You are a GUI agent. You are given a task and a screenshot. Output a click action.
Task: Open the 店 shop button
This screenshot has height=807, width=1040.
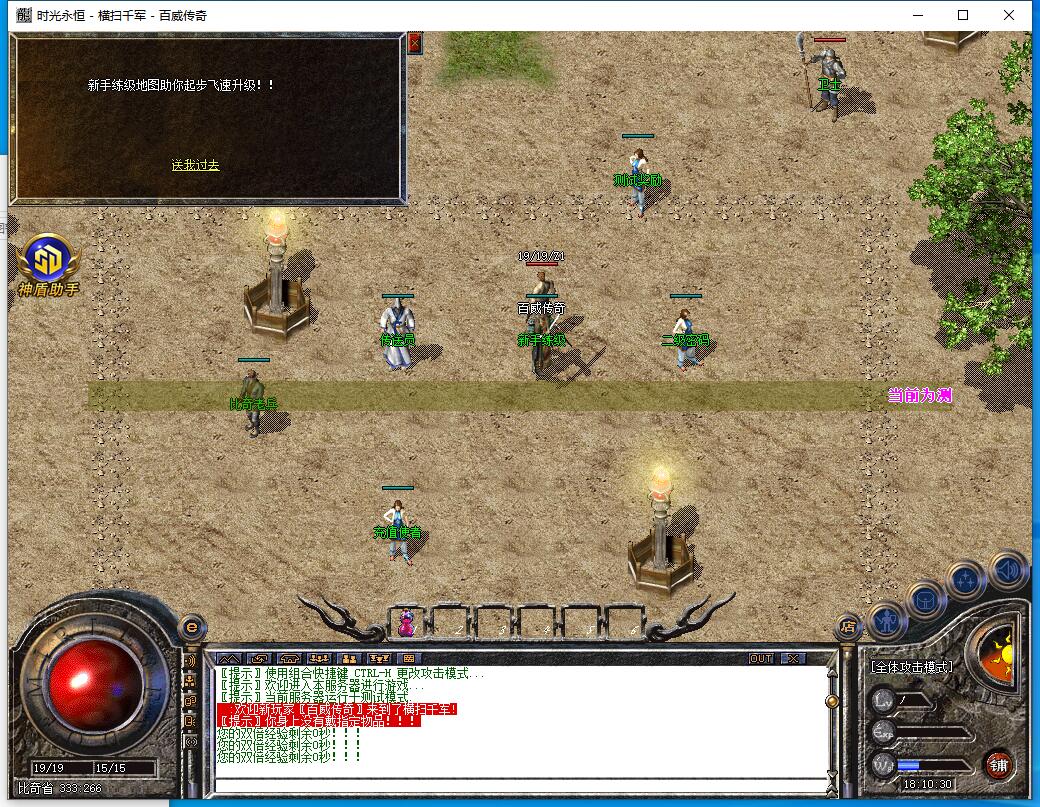(848, 627)
